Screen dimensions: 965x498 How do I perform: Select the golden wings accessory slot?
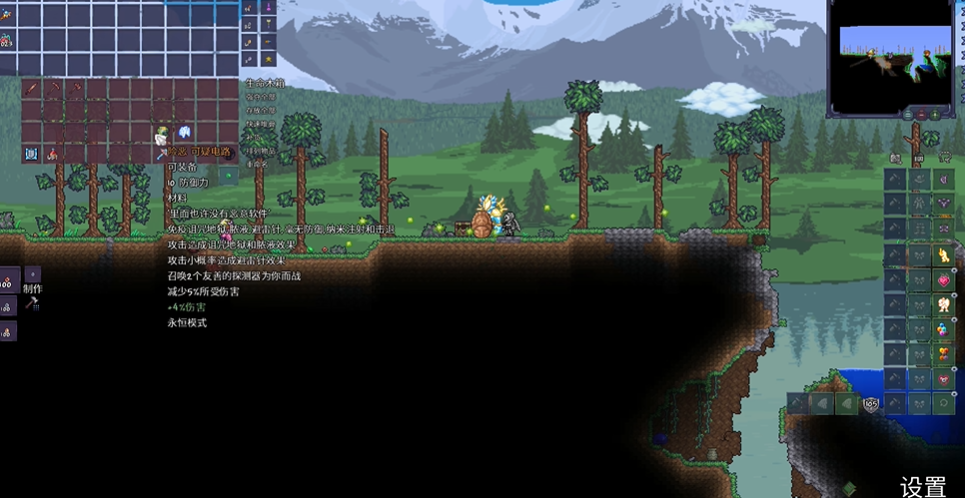pos(943,255)
